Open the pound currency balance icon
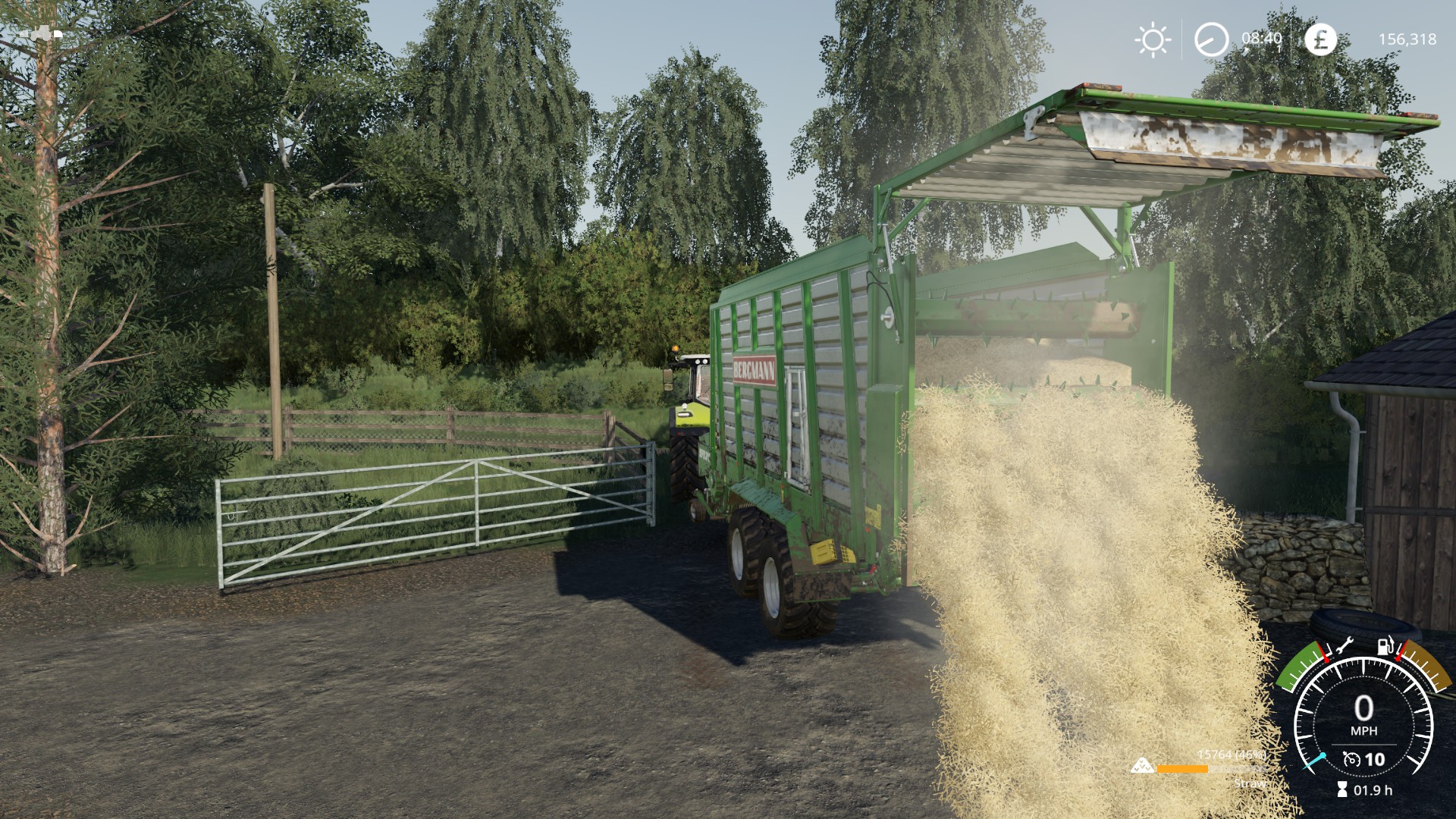Viewport: 1456px width, 819px height. pos(1320,39)
